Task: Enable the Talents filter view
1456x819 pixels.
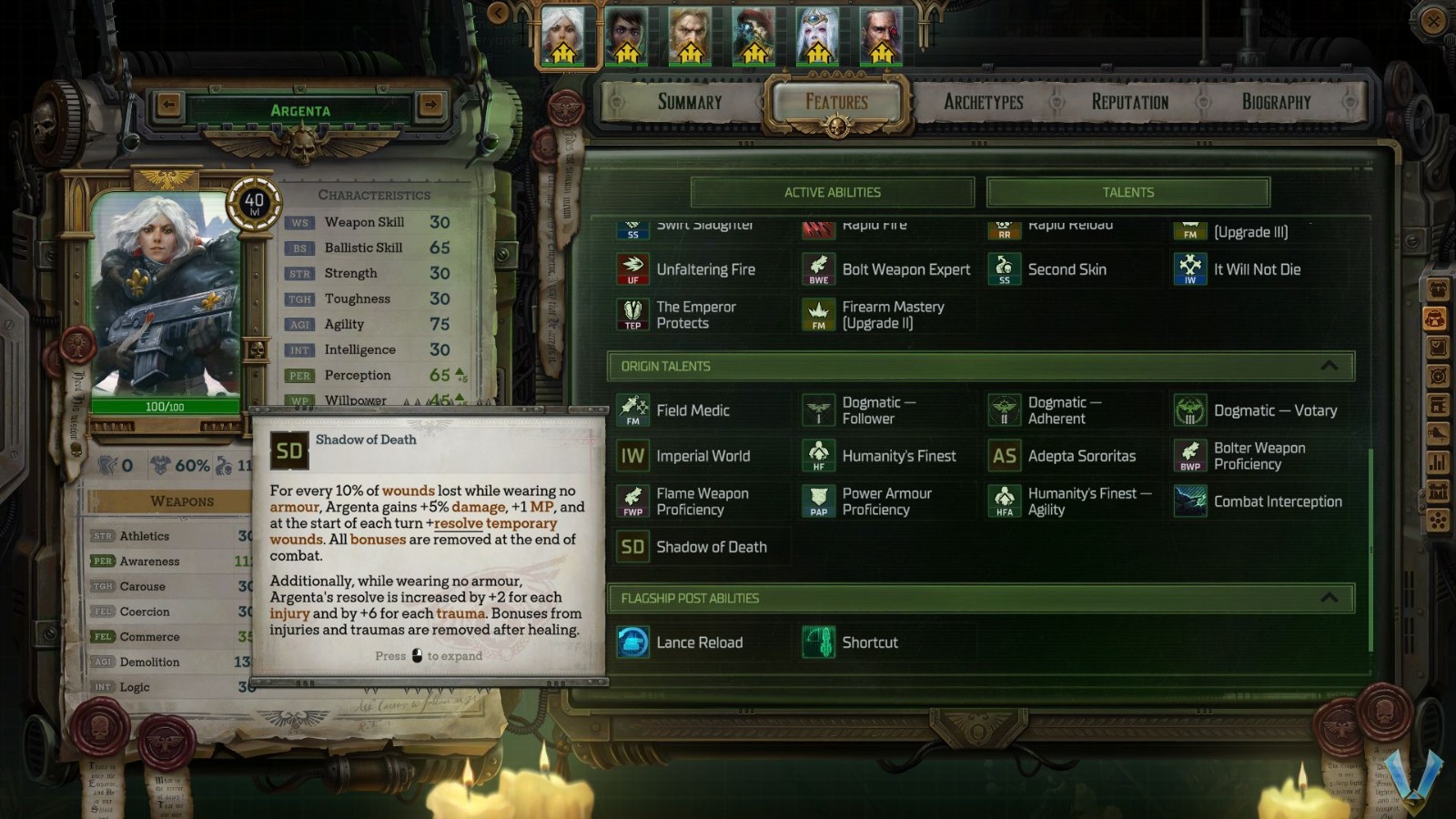Action: [x=1127, y=192]
